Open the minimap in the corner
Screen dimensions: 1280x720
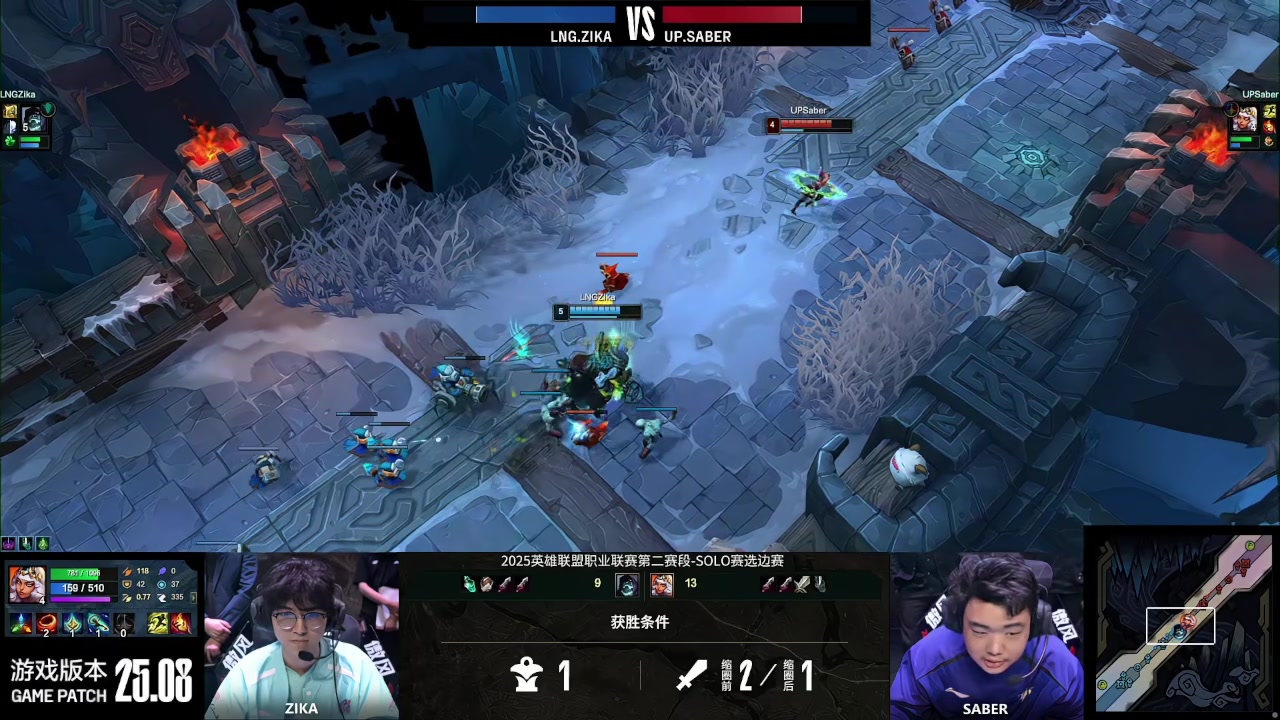[1182, 623]
